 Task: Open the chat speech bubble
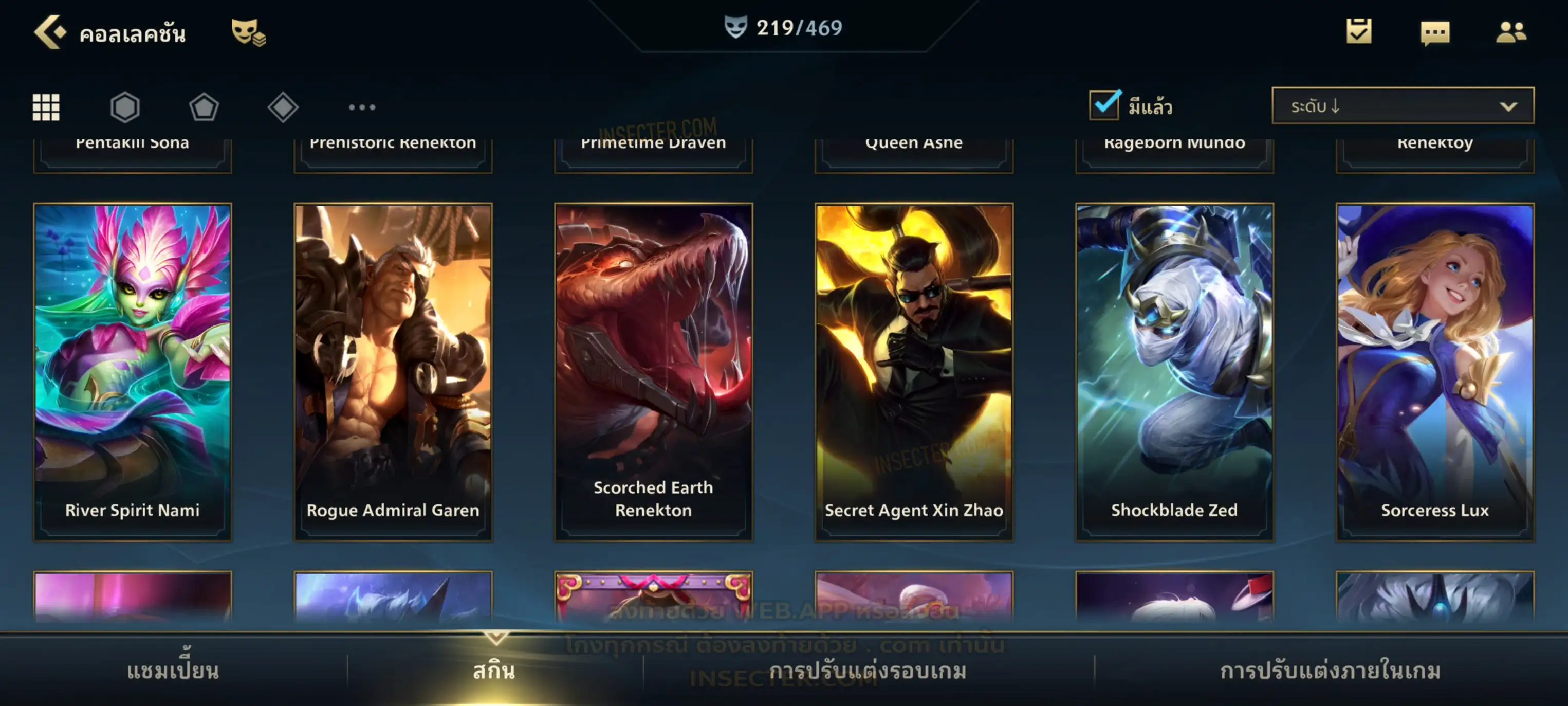tap(1435, 33)
